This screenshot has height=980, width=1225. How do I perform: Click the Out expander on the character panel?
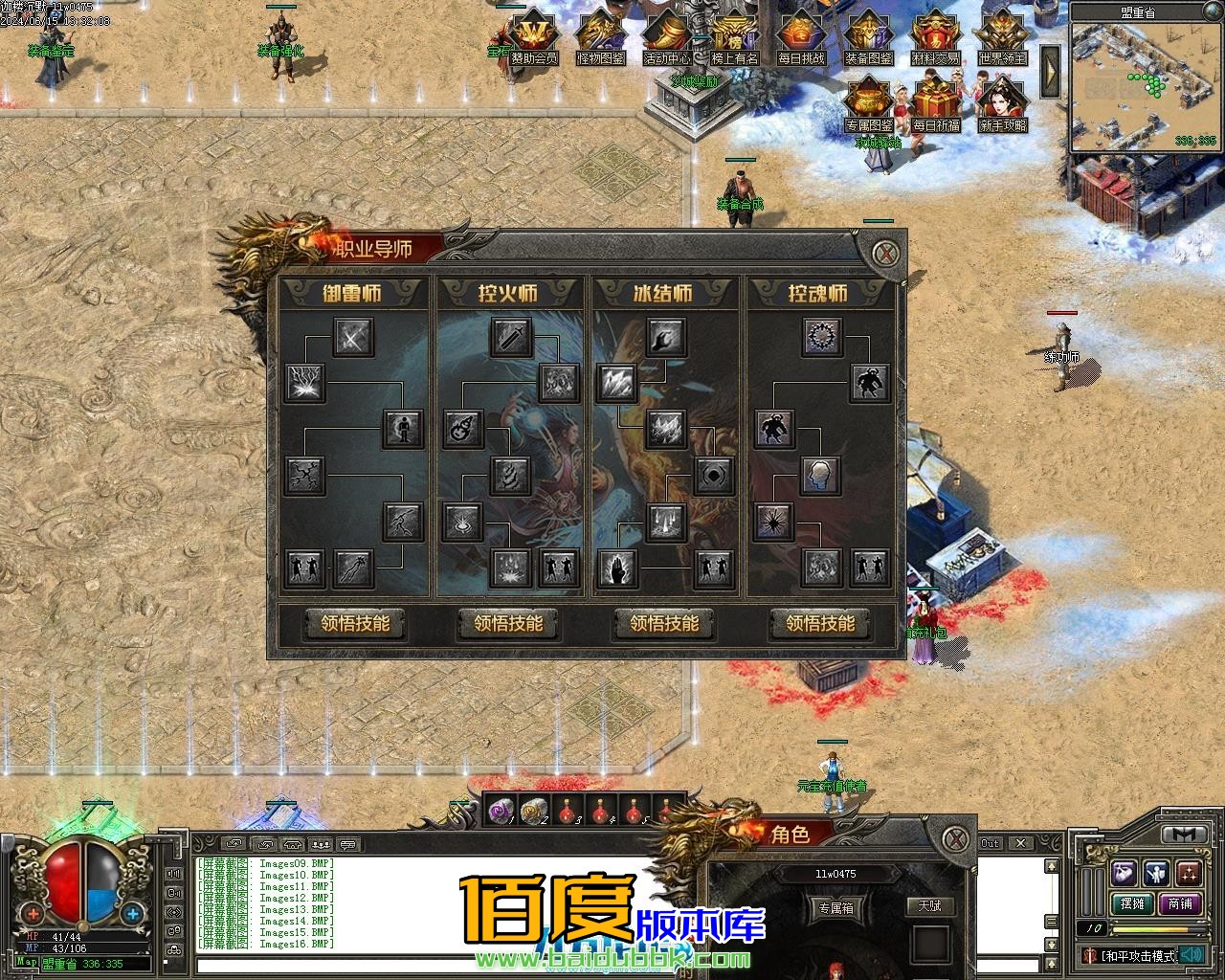tap(990, 843)
